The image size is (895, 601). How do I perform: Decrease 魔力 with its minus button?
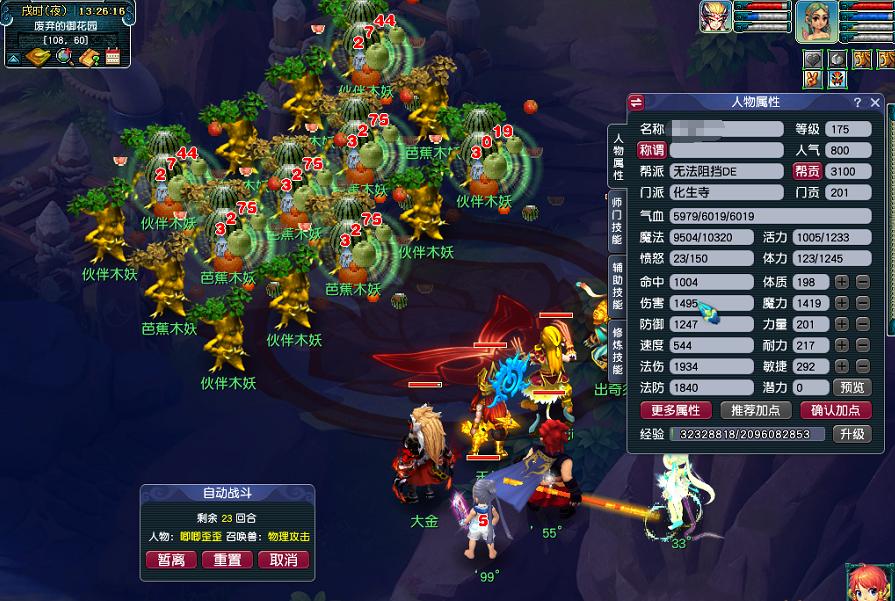[x=862, y=303]
